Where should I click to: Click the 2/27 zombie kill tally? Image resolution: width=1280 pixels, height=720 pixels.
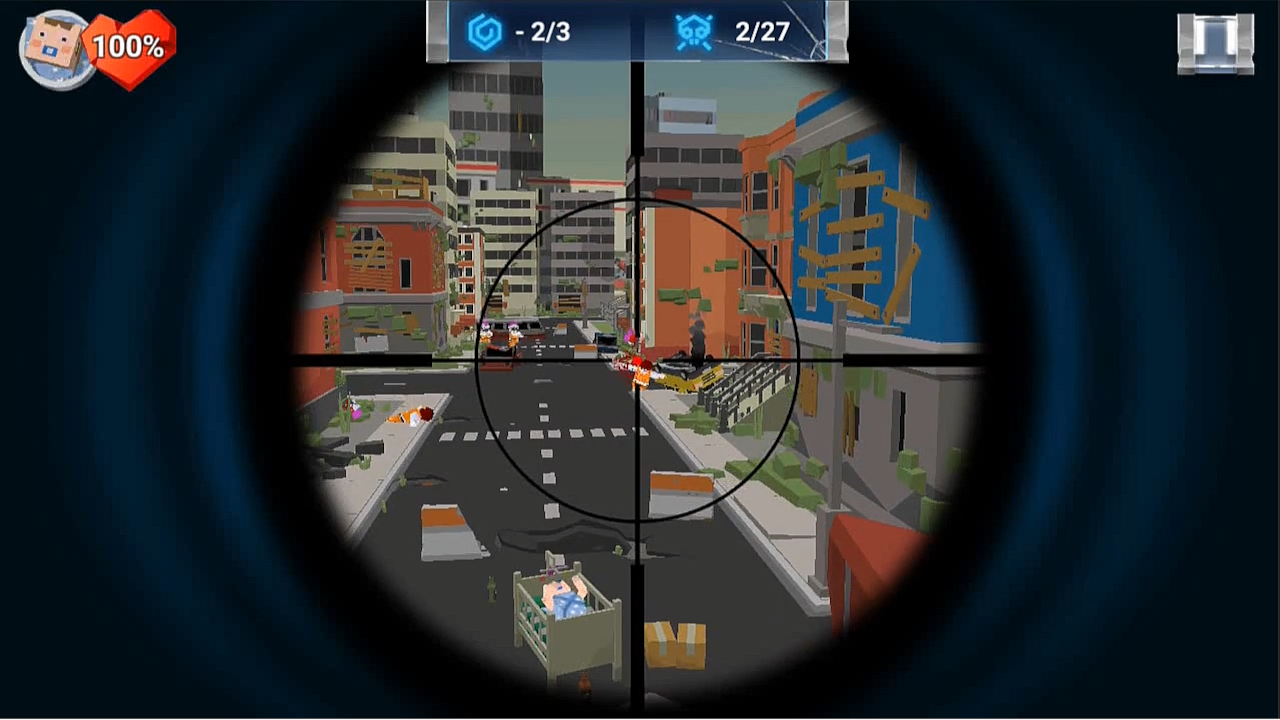tap(760, 32)
